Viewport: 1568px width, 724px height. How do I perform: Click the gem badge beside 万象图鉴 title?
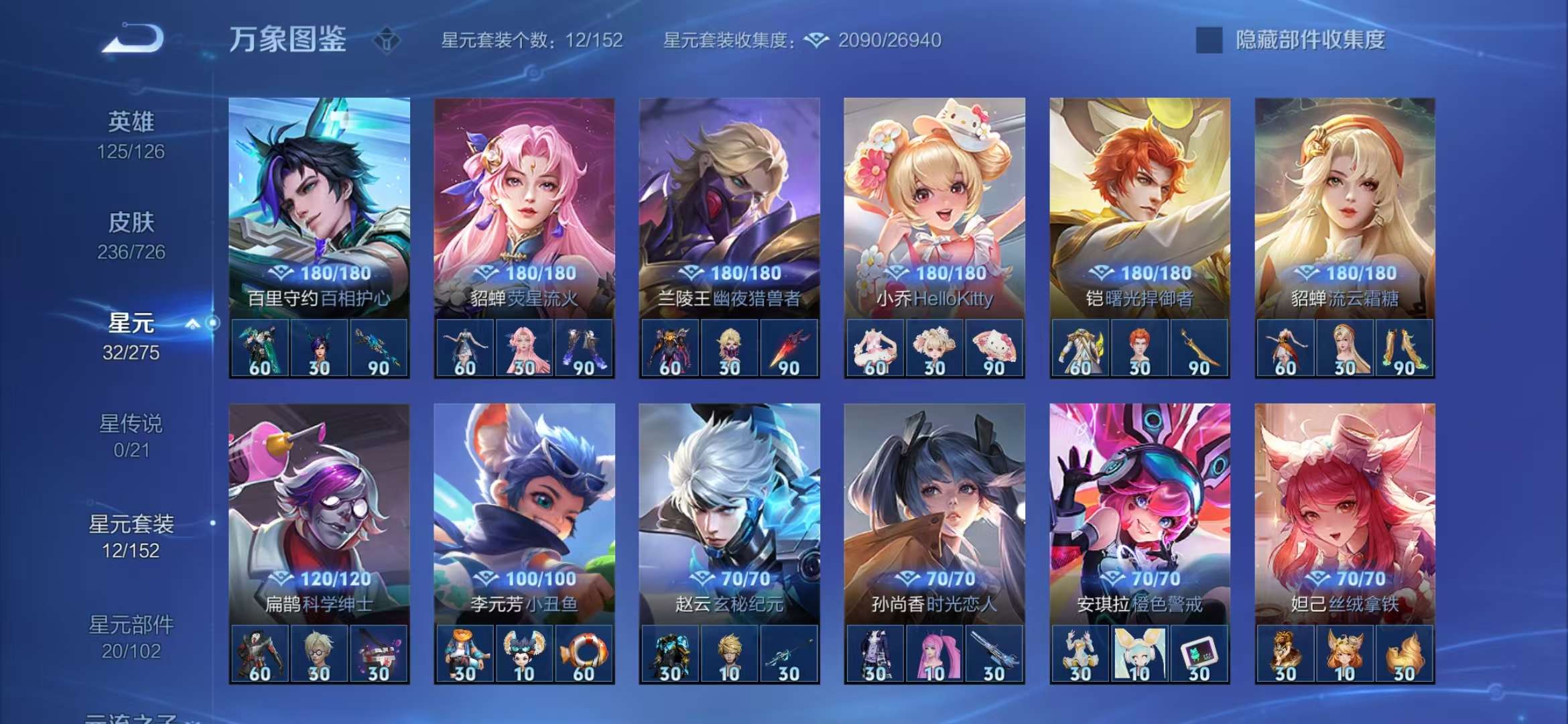point(386,40)
